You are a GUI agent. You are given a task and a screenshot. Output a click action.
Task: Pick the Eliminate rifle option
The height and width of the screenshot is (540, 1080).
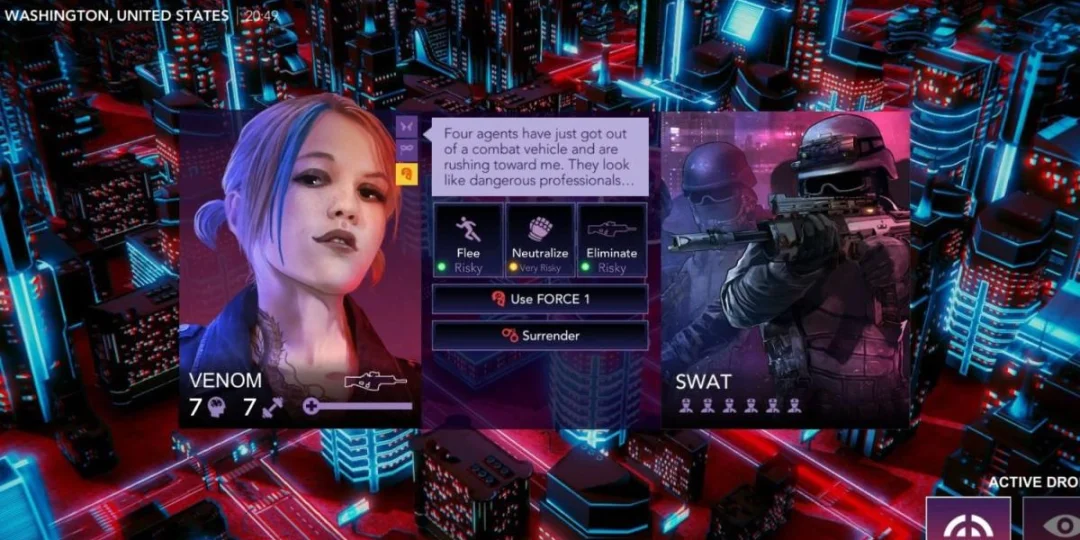pyautogui.click(x=612, y=240)
